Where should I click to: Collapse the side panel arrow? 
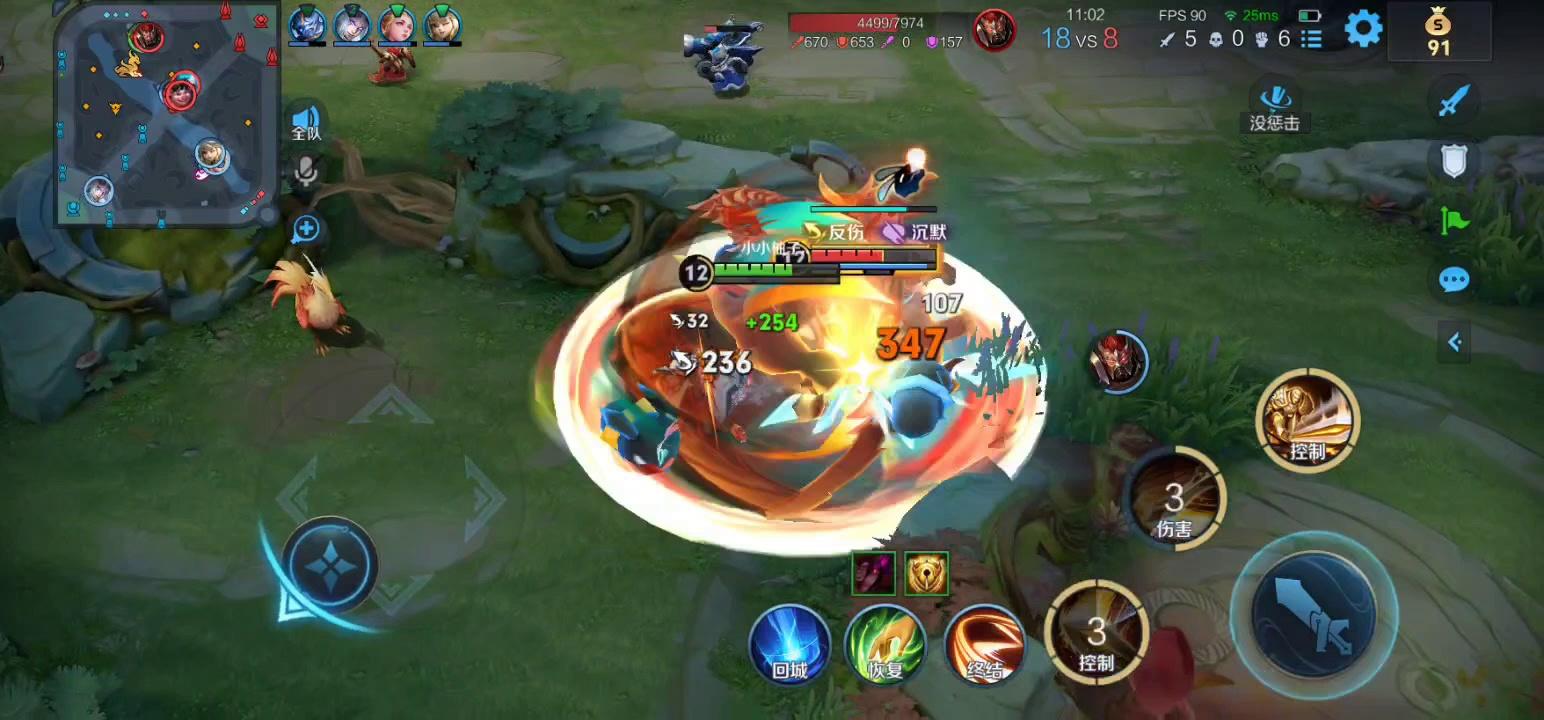(x=1454, y=343)
